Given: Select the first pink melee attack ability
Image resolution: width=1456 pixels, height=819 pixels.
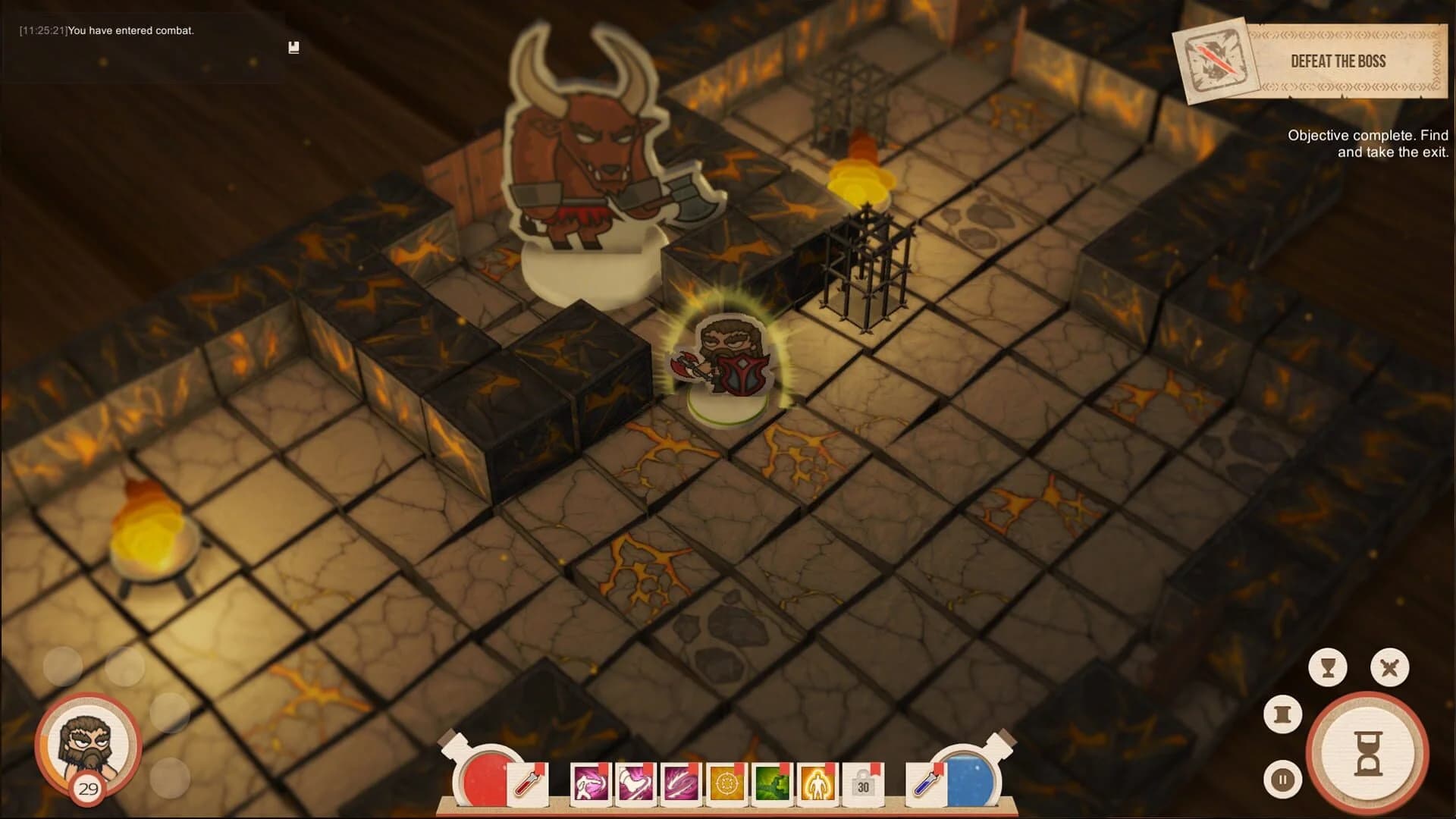Looking at the screenshot, I should (589, 783).
